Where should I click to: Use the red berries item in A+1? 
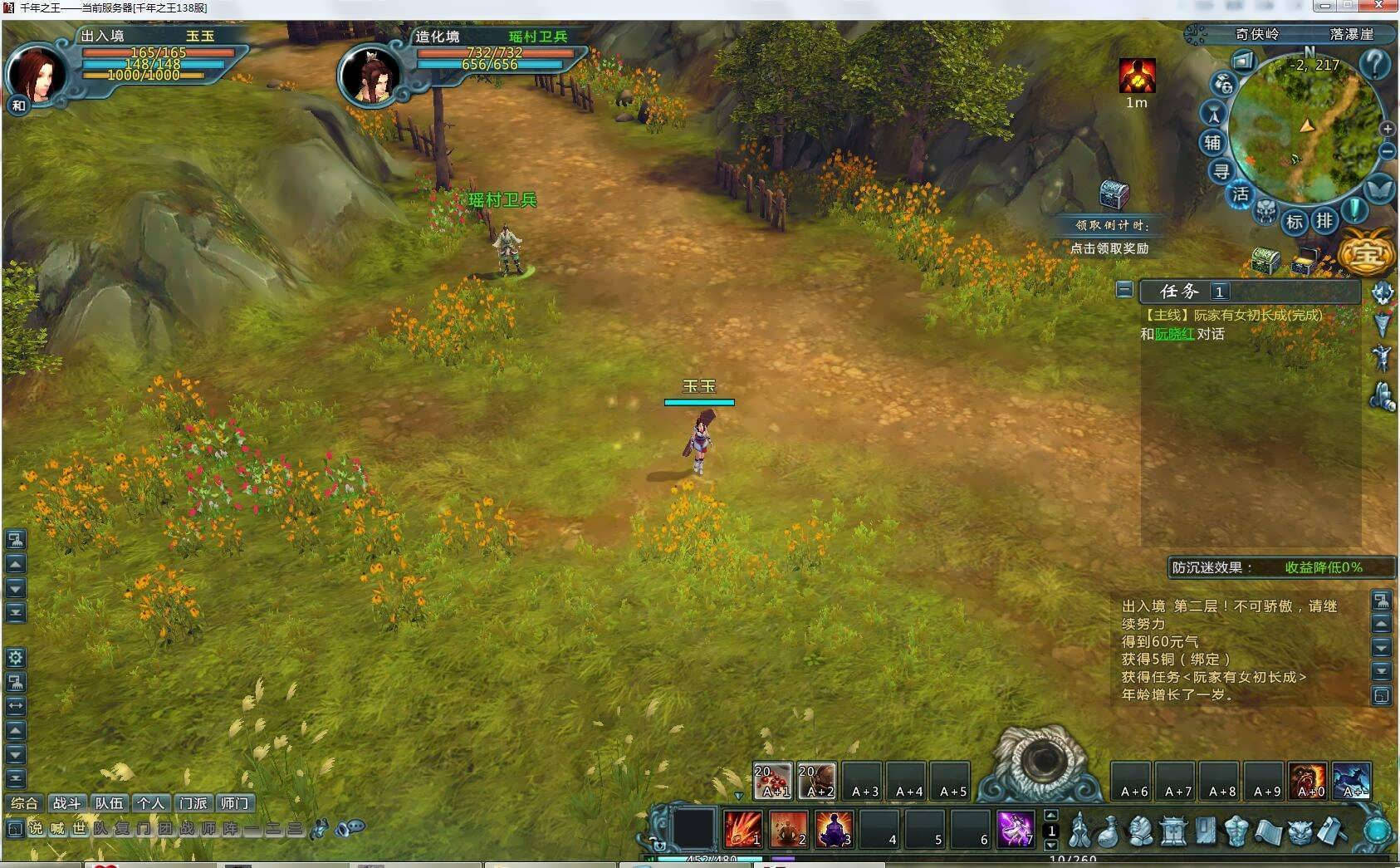[x=772, y=782]
